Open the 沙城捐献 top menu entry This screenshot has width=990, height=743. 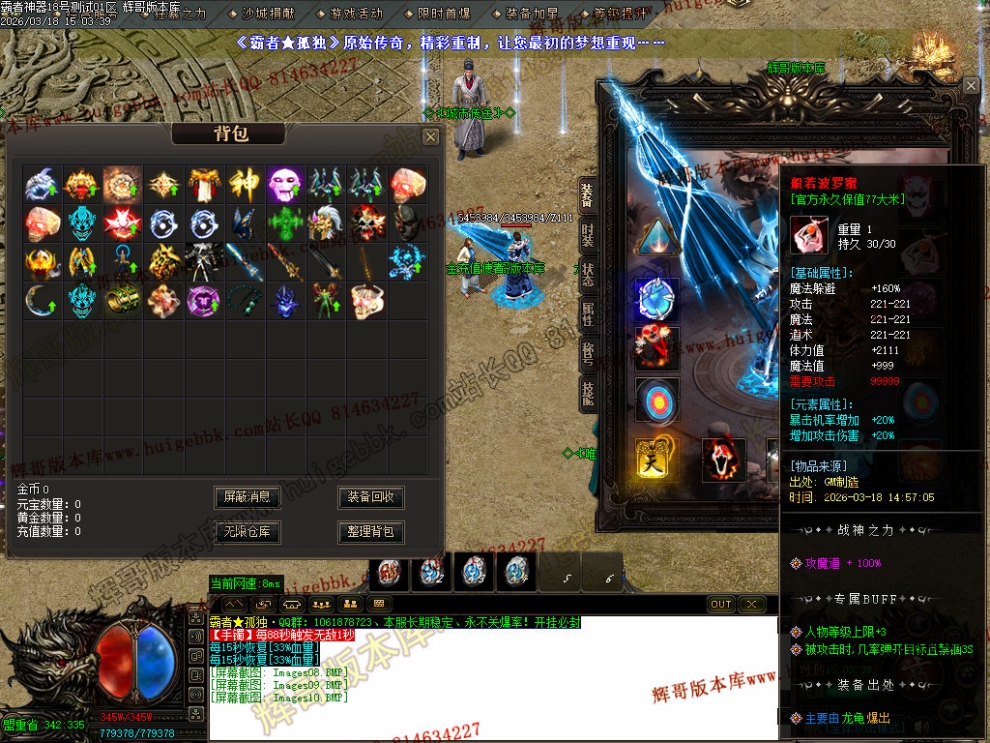point(269,14)
